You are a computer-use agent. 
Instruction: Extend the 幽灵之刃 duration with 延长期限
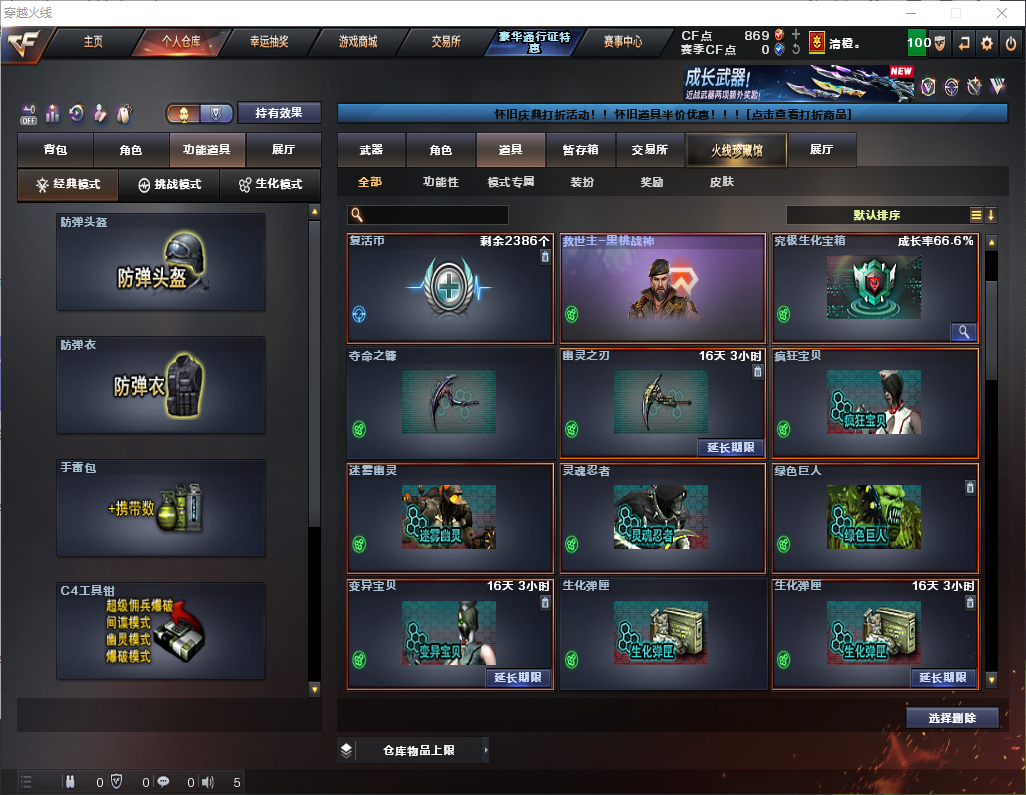(x=726, y=447)
